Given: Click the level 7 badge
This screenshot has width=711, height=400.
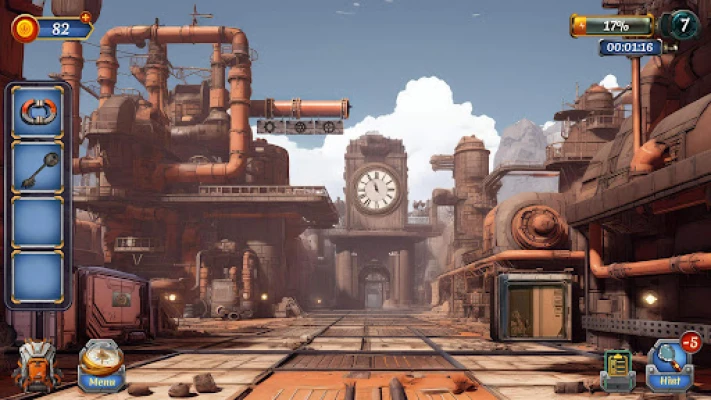Looking at the screenshot, I should [x=683, y=24].
